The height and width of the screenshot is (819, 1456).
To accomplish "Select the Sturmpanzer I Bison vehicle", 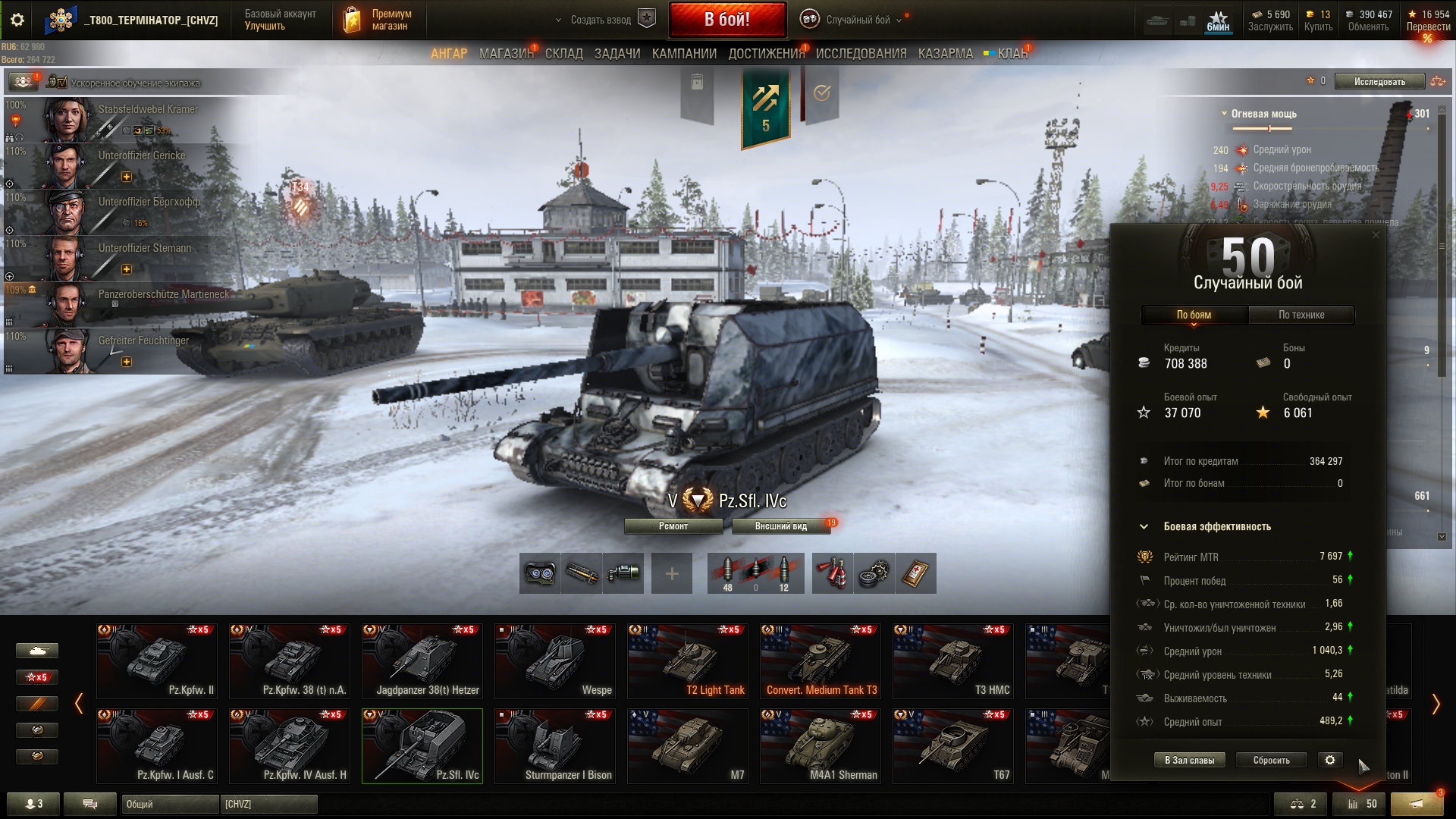I will (555, 745).
